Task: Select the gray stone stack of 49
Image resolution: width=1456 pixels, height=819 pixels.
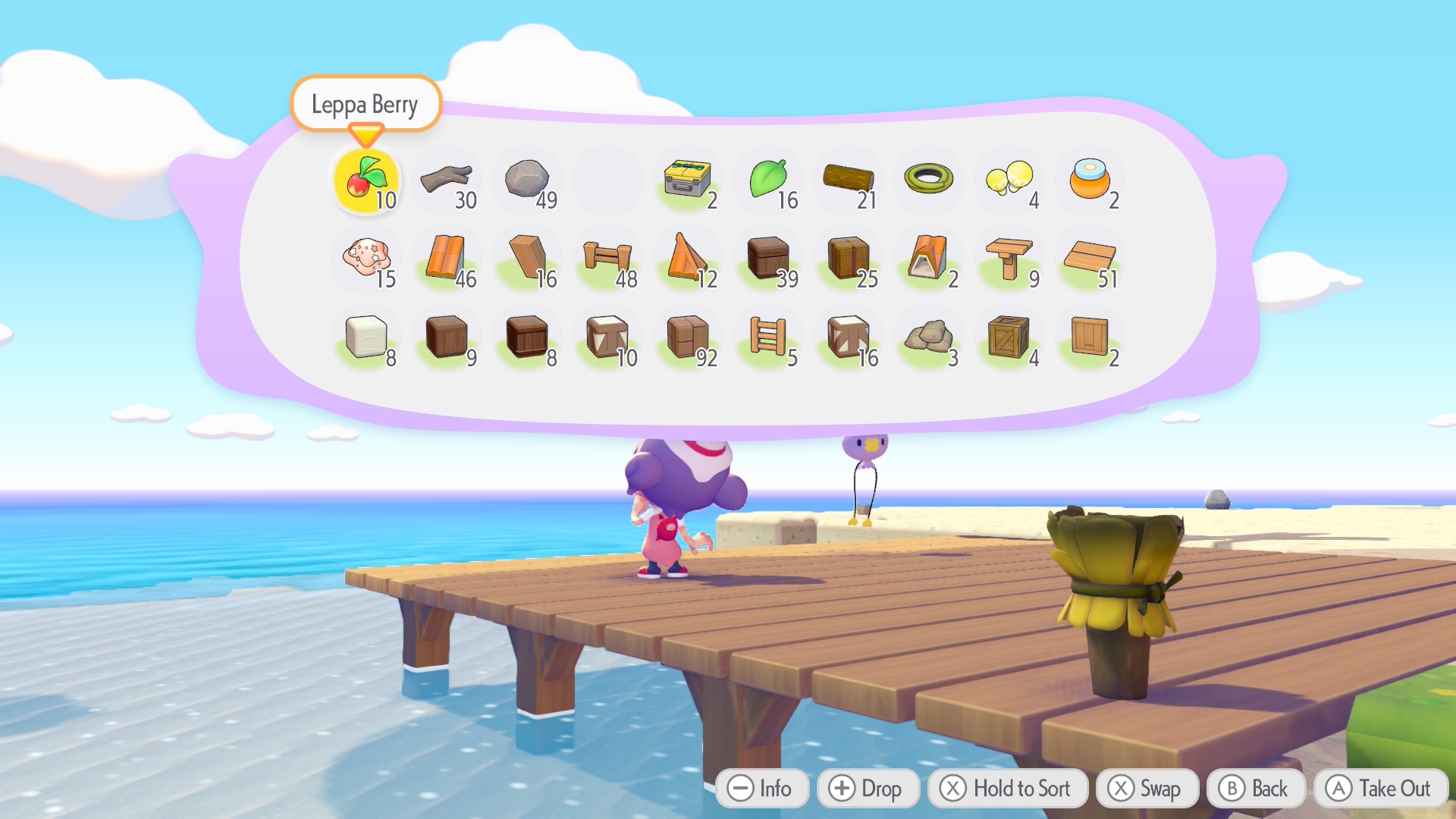Action: 528,180
